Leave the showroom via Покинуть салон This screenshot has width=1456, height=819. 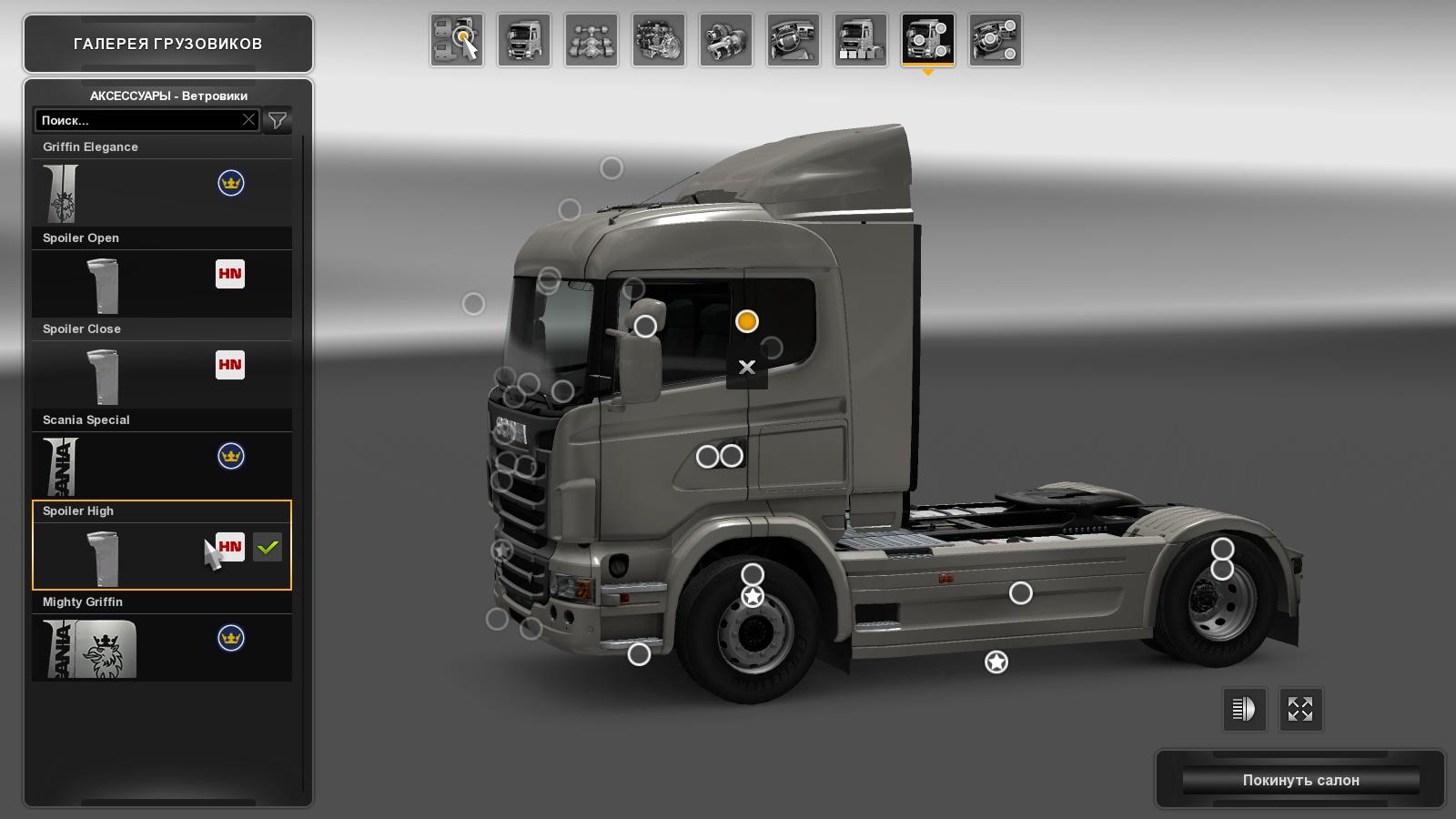coord(1300,780)
